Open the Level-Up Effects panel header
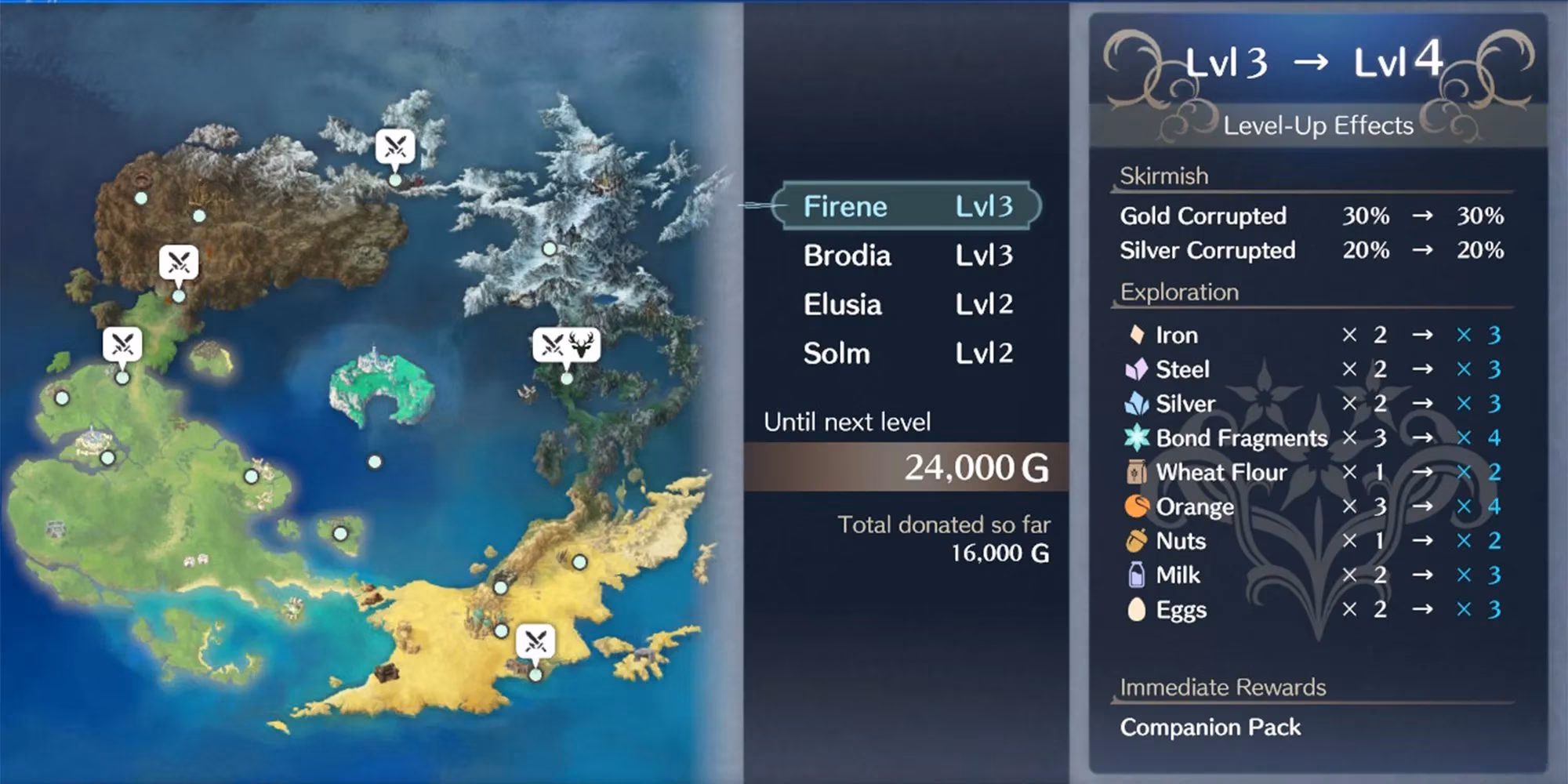 (1319, 125)
